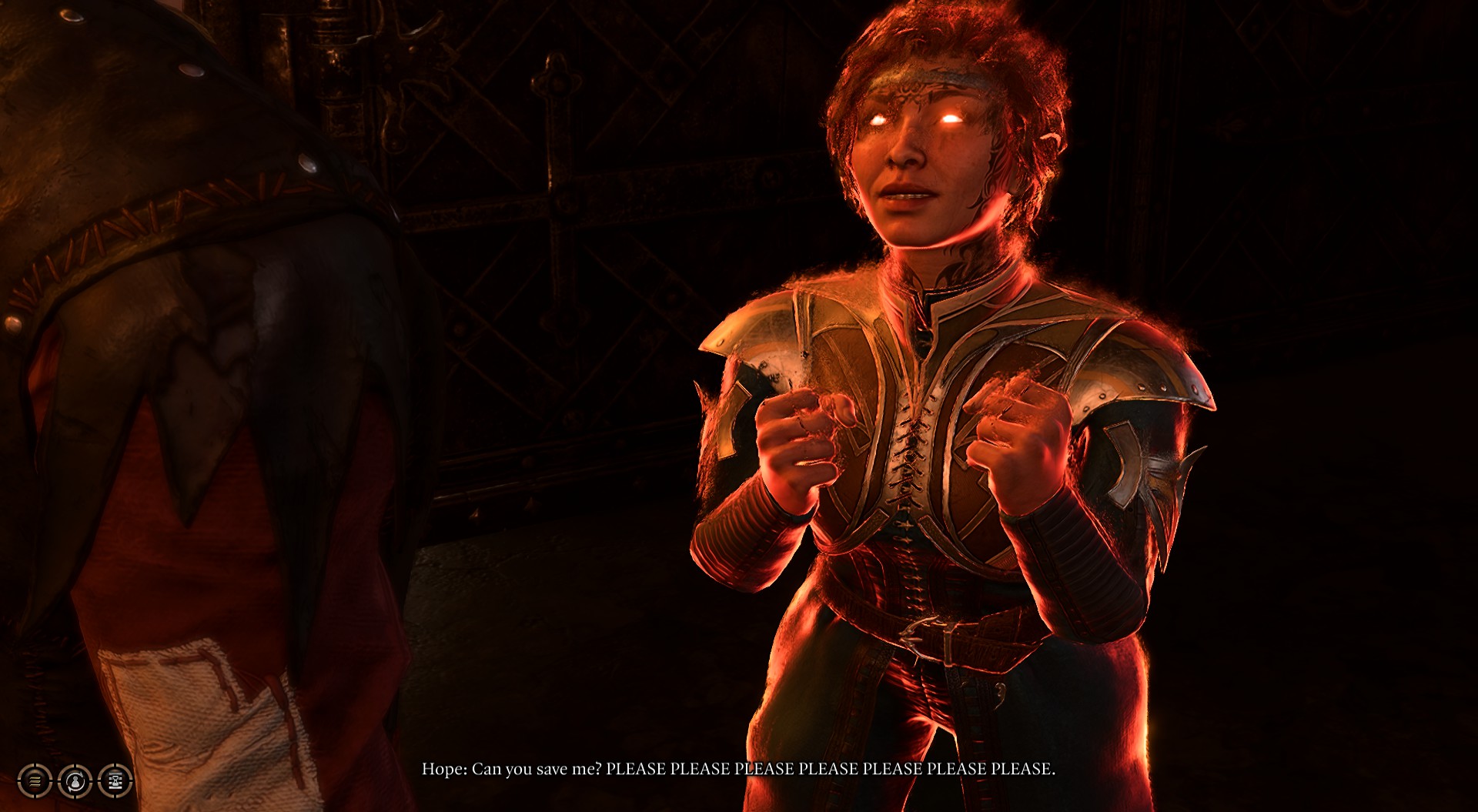Click the swap-character icon with circular arrows
This screenshot has height=812, width=1478.
[75, 781]
